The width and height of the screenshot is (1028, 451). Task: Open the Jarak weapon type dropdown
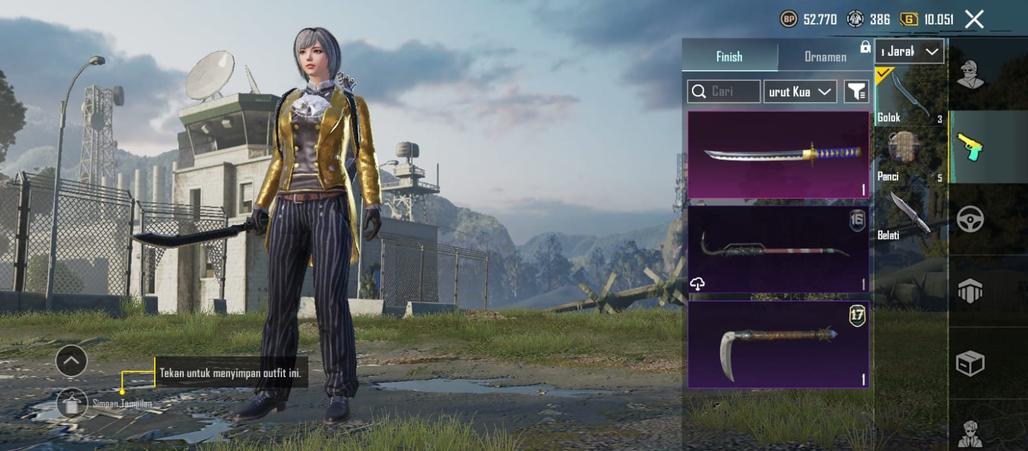tap(909, 51)
